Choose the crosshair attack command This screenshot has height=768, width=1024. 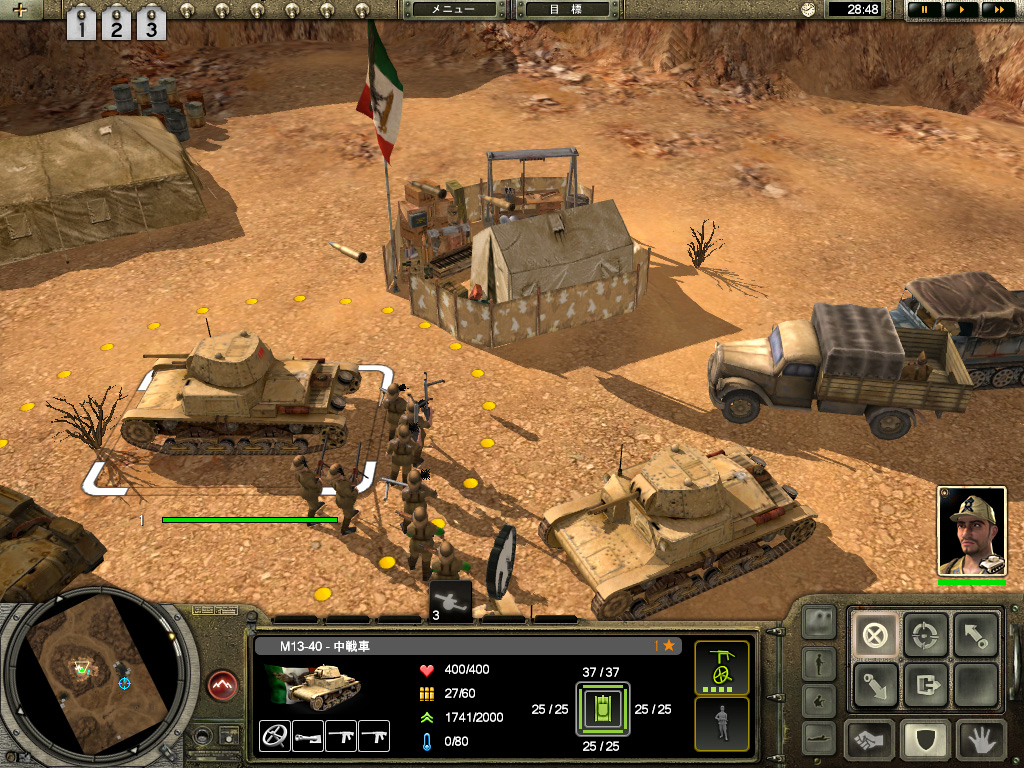point(925,635)
